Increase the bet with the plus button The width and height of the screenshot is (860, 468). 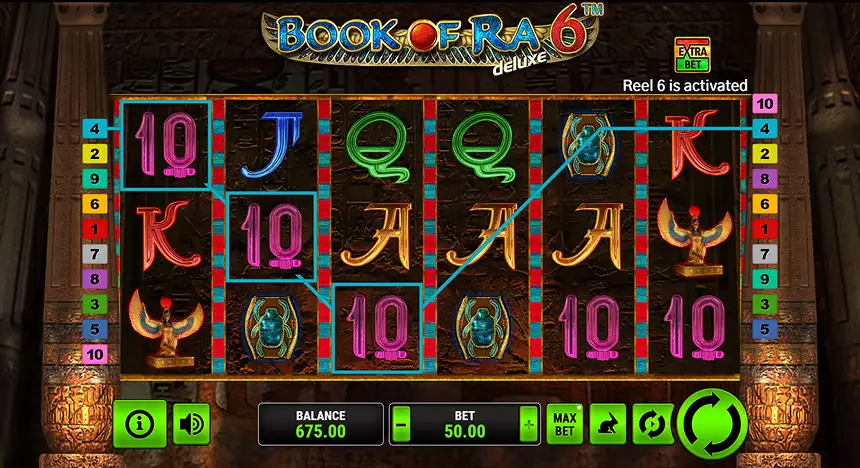[528, 425]
